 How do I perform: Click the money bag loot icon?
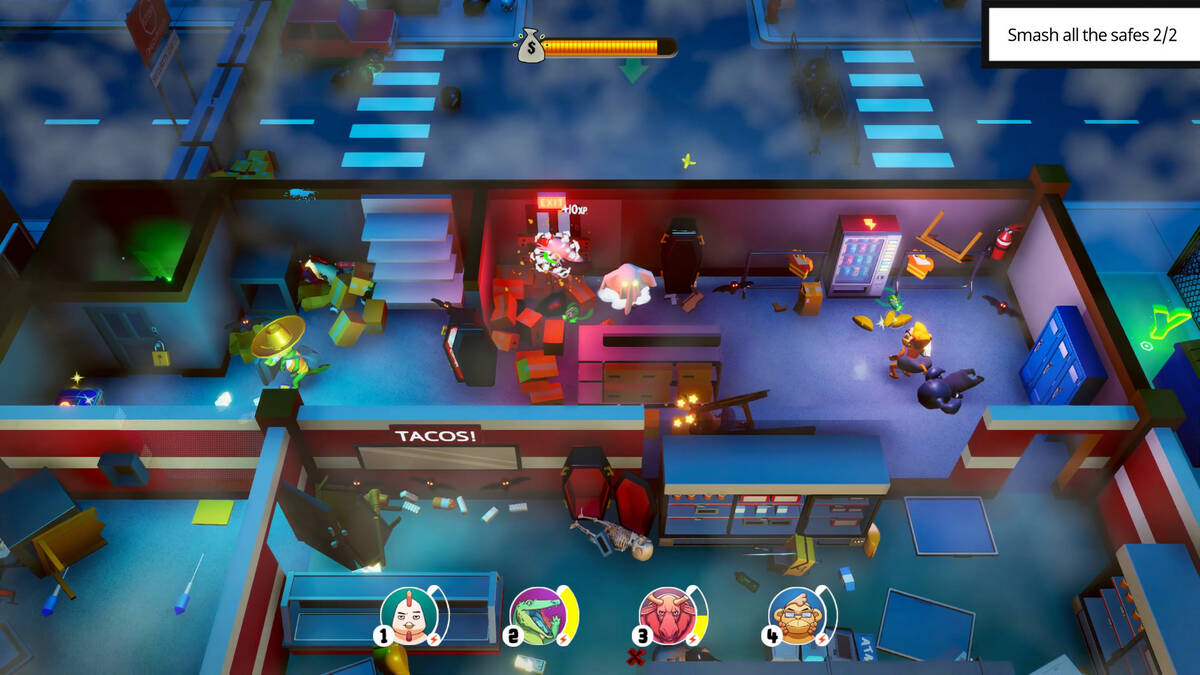(x=530, y=46)
